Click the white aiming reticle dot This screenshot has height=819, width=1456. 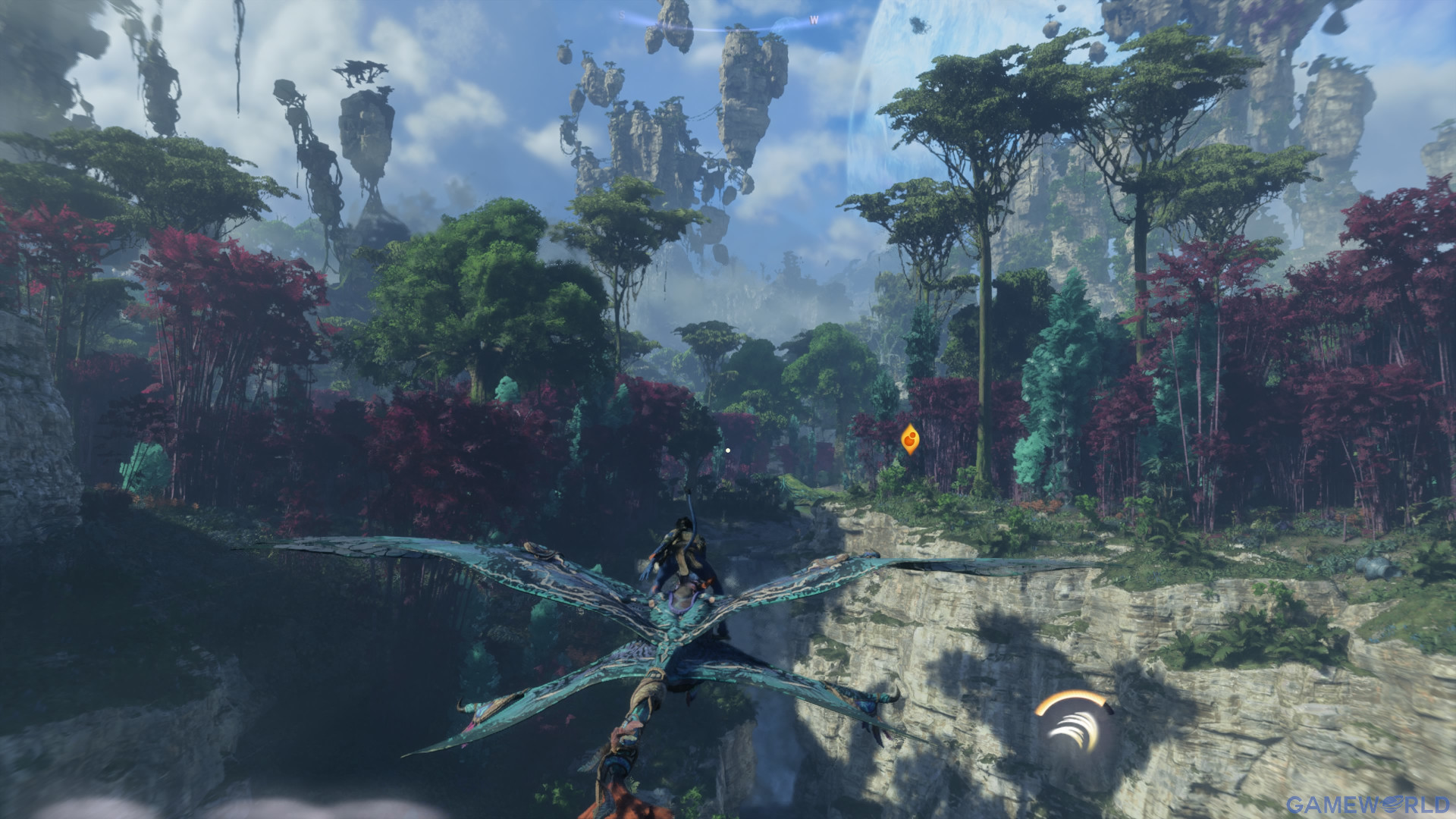click(x=729, y=449)
